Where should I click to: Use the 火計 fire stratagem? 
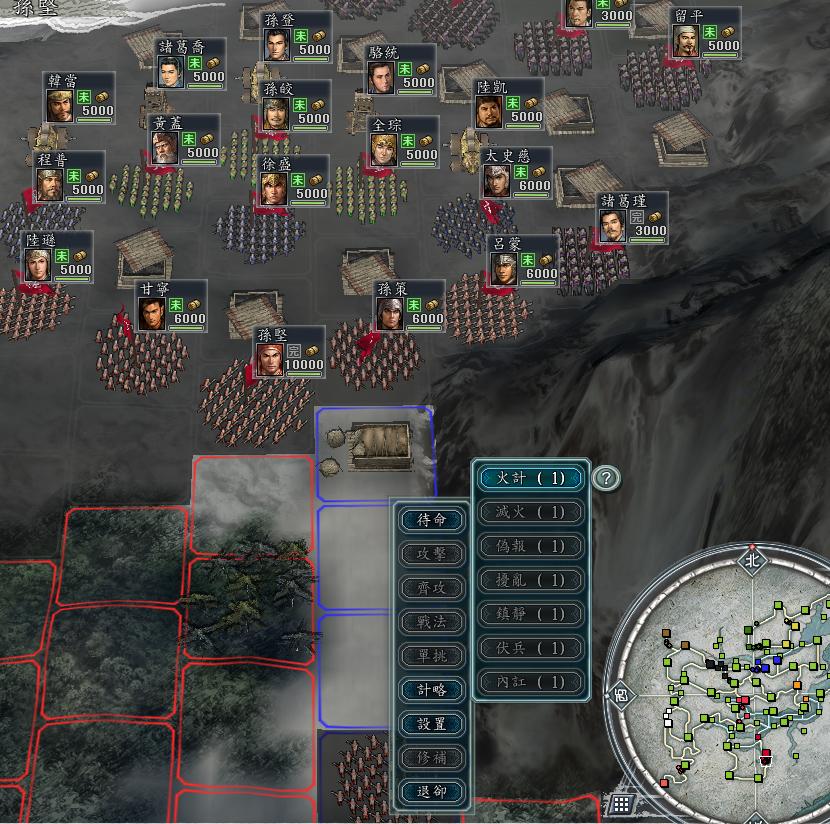530,478
